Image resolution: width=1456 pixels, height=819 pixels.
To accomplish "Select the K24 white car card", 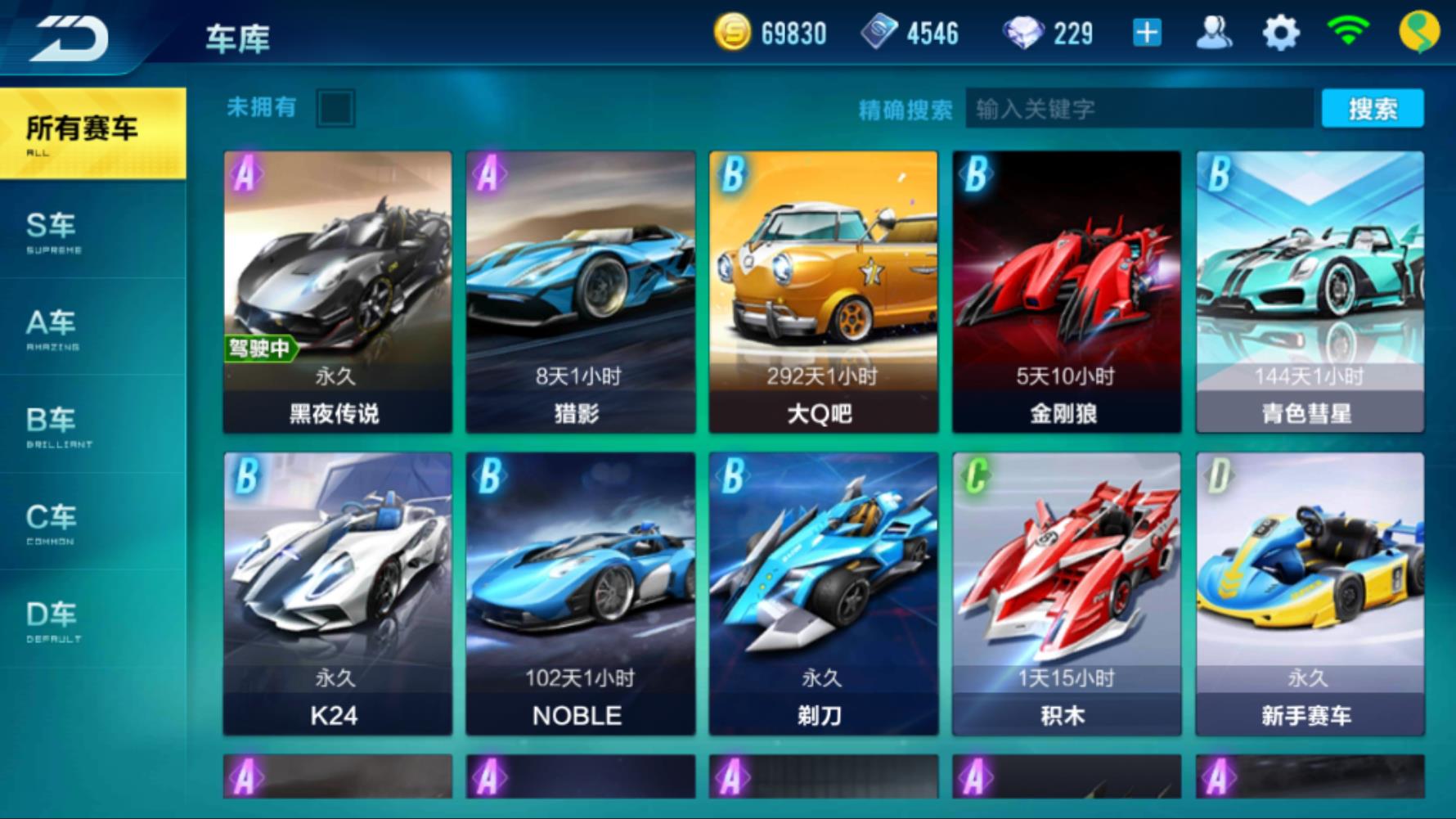I will click(x=337, y=593).
